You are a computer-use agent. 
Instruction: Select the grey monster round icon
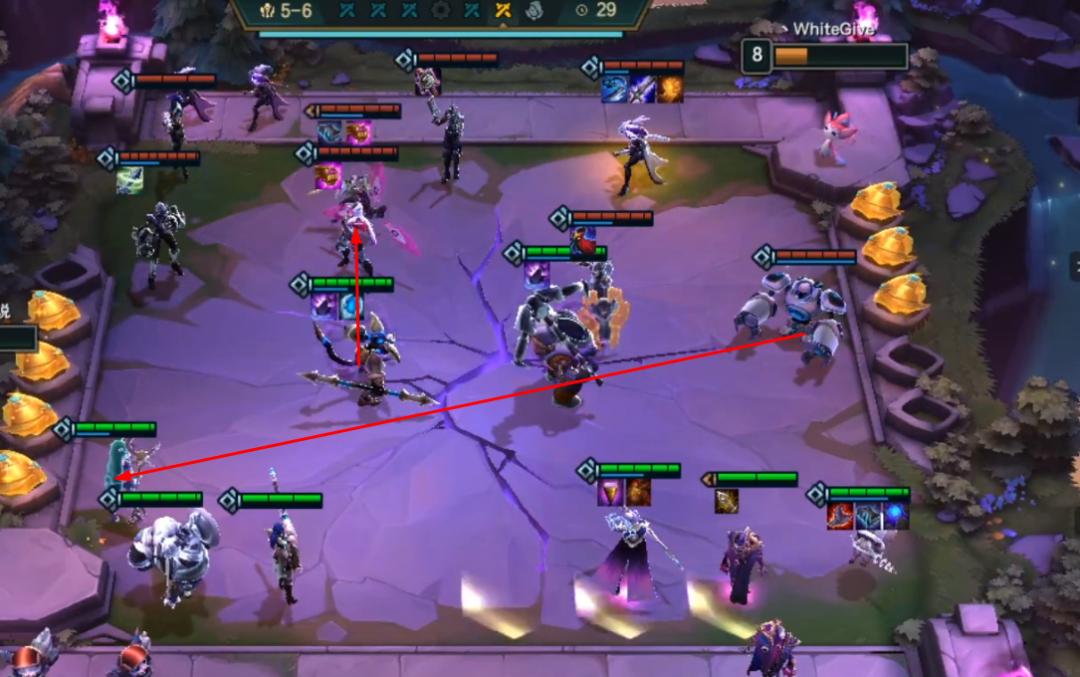[x=533, y=11]
